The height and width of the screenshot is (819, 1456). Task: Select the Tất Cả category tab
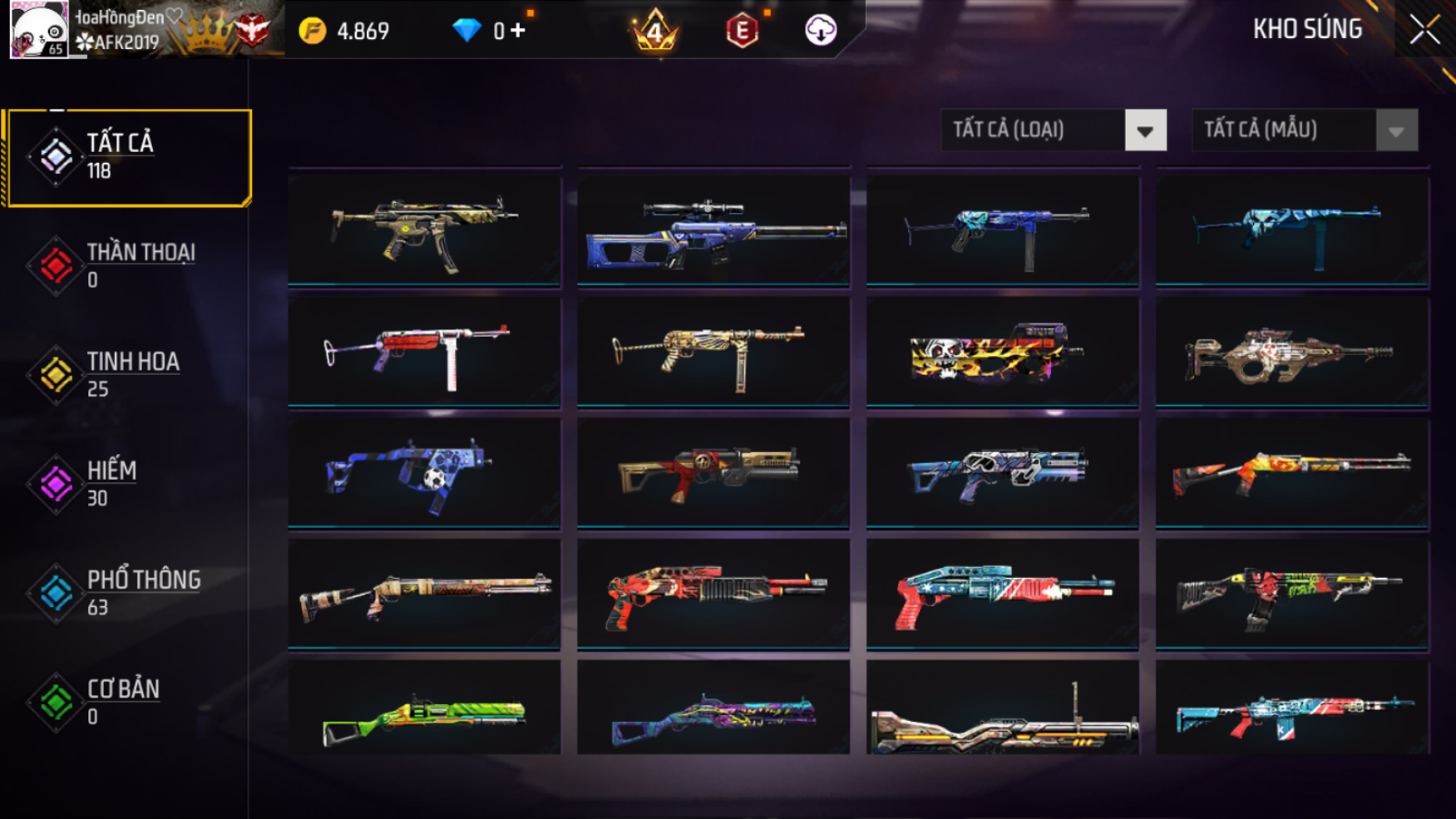[x=128, y=157]
